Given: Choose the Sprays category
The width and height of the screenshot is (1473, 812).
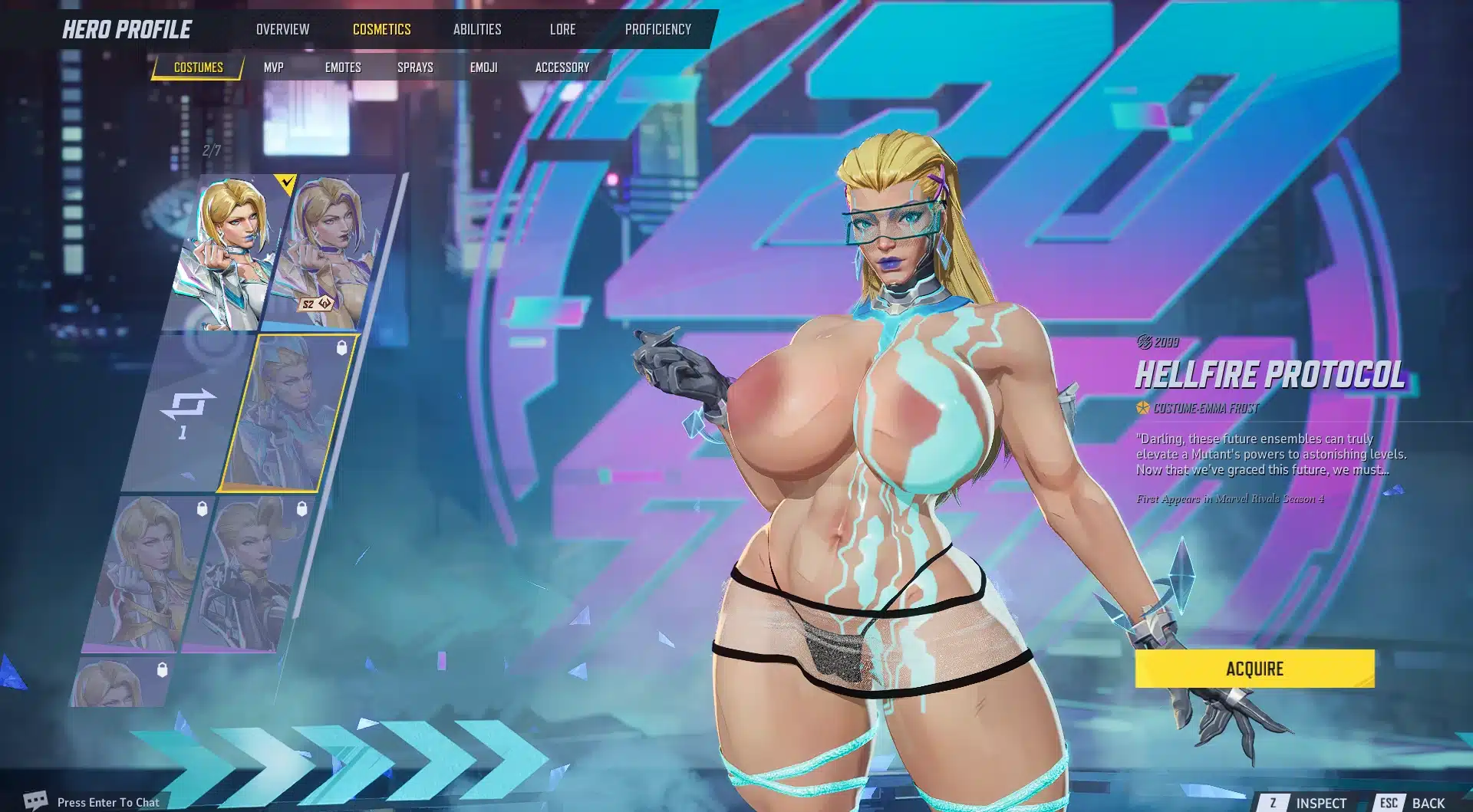Looking at the screenshot, I should [x=415, y=67].
